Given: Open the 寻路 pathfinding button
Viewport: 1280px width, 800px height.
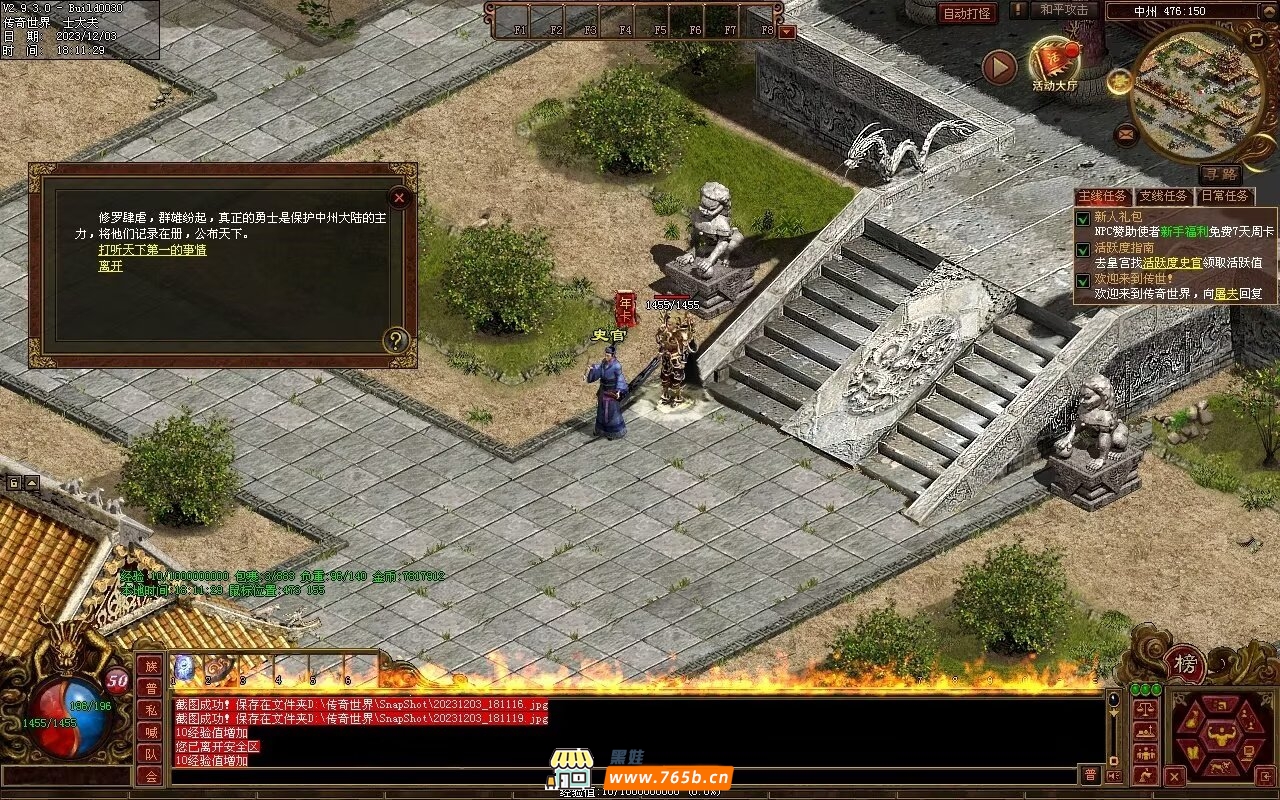Looking at the screenshot, I should (1219, 174).
